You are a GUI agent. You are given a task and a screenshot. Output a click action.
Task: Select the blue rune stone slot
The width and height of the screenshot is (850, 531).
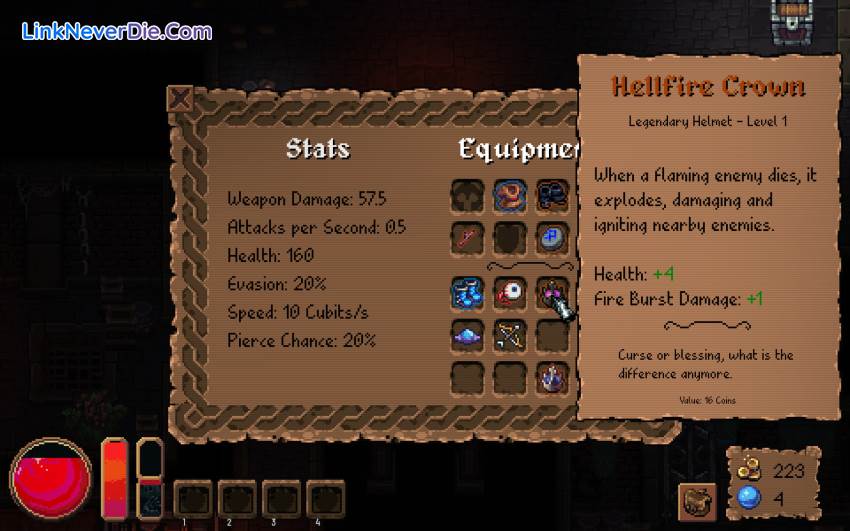tap(553, 238)
